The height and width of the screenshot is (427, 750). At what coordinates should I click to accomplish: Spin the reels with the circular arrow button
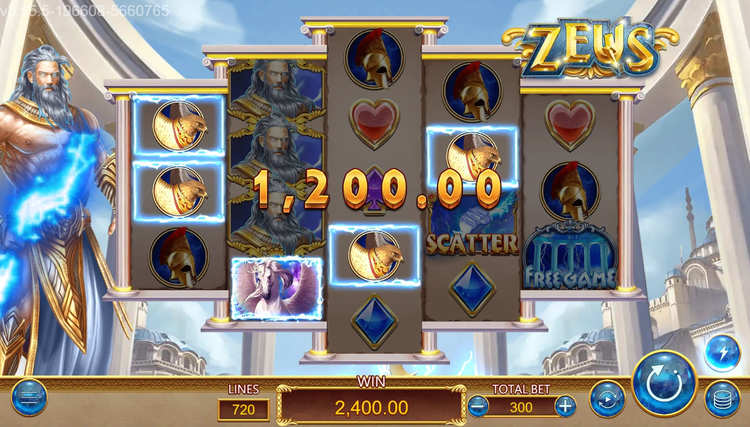coord(664,381)
